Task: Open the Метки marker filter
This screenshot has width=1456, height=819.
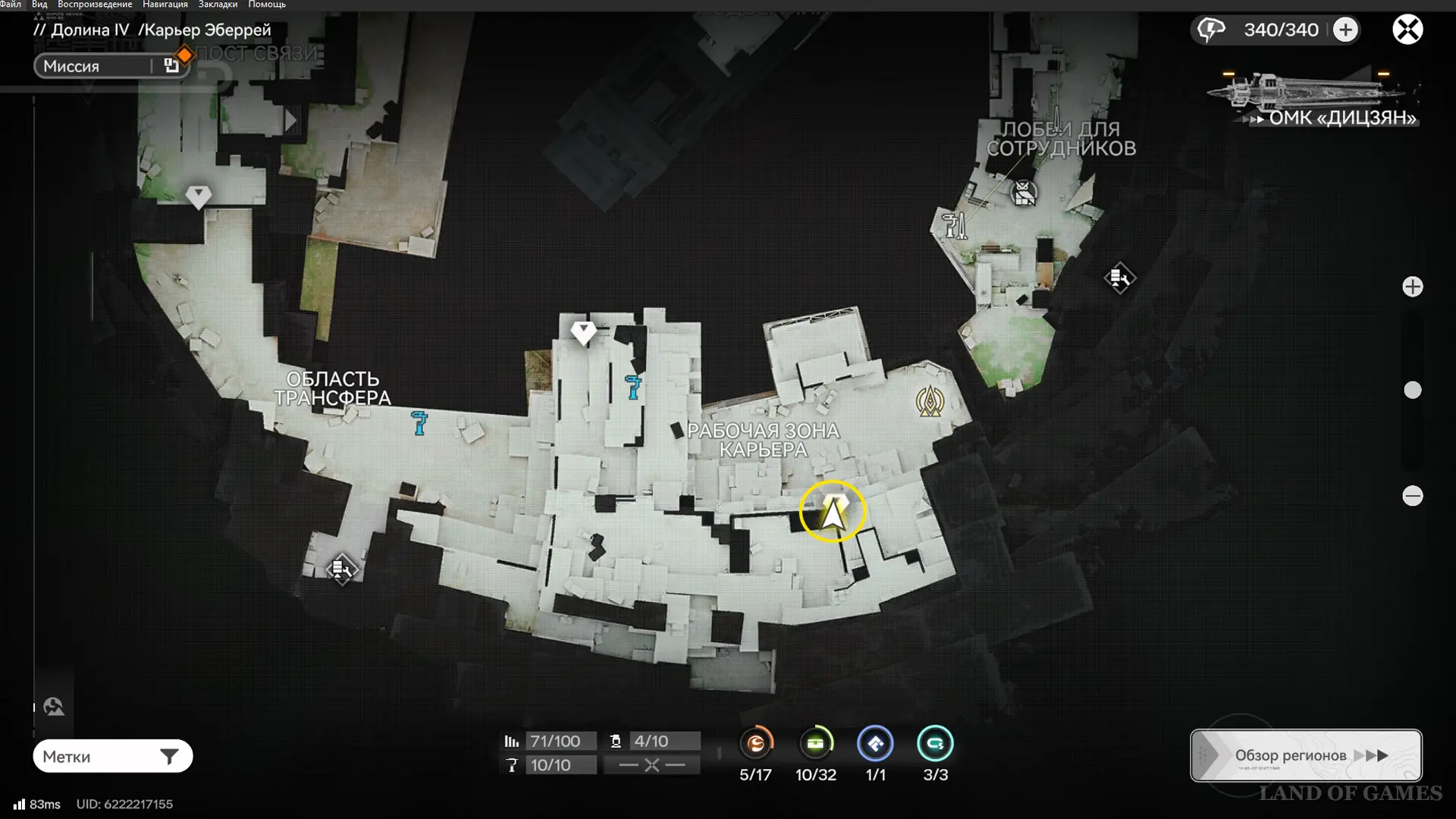Action: pyautogui.click(x=112, y=756)
